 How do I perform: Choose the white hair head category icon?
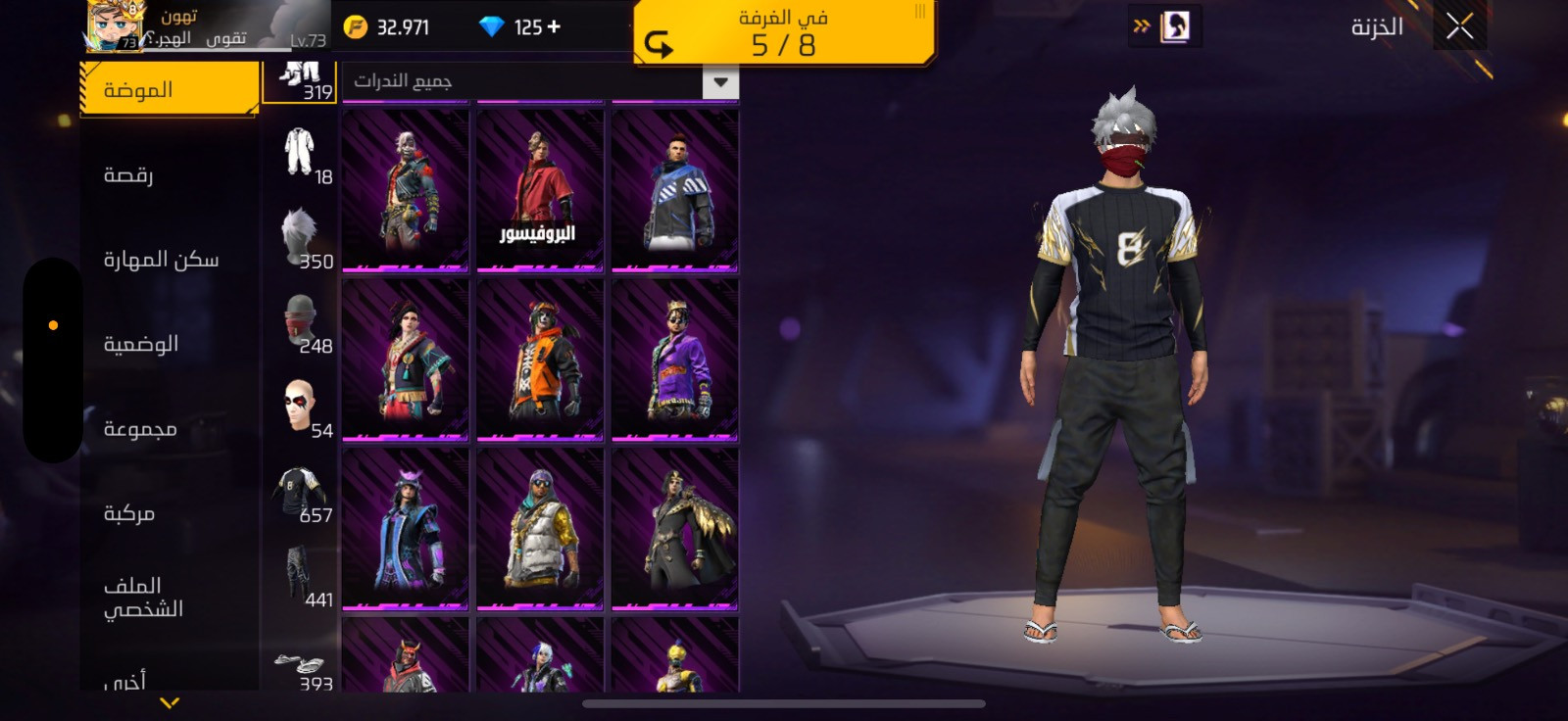click(300, 236)
